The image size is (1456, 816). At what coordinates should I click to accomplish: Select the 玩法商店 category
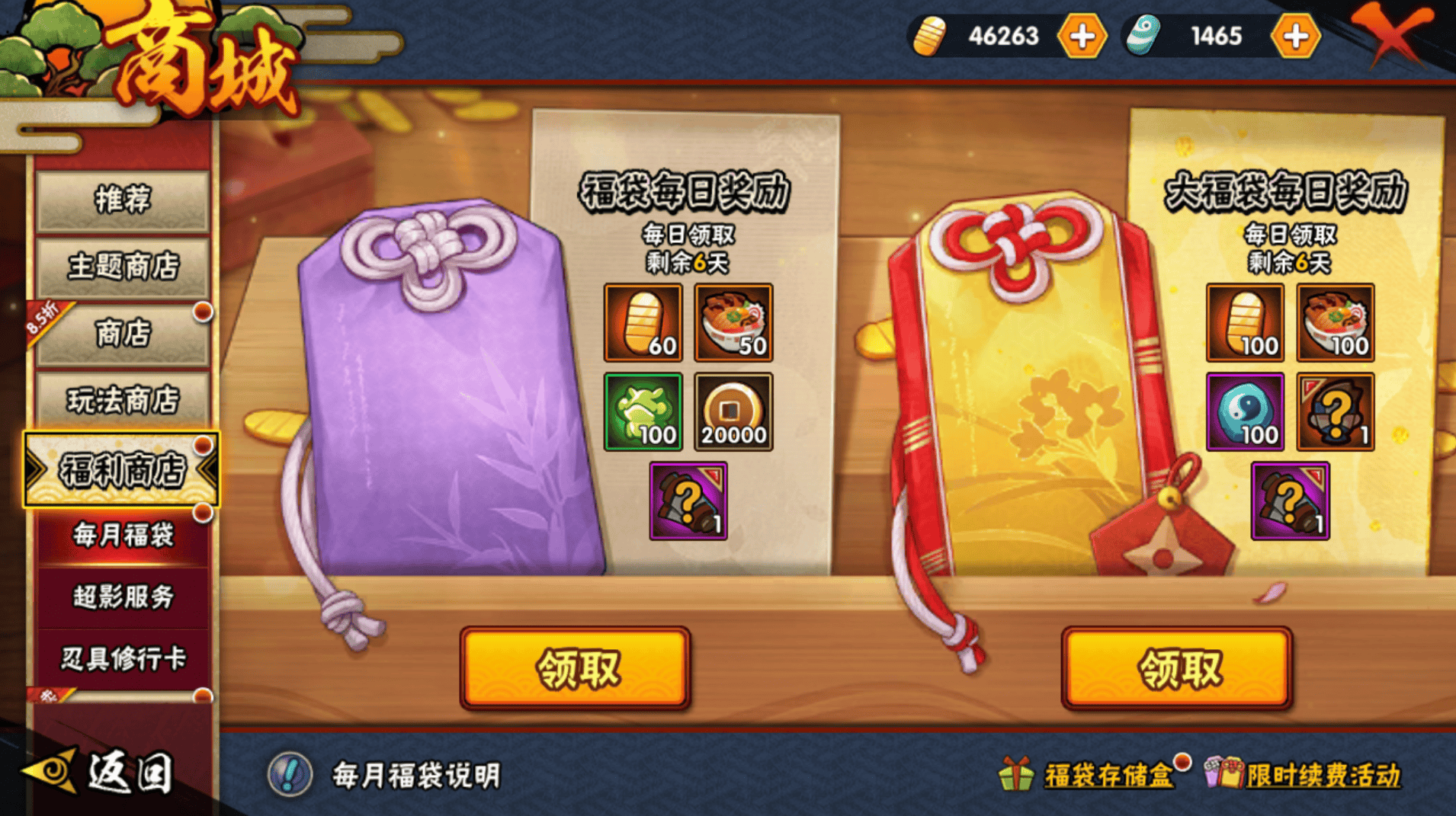(122, 400)
